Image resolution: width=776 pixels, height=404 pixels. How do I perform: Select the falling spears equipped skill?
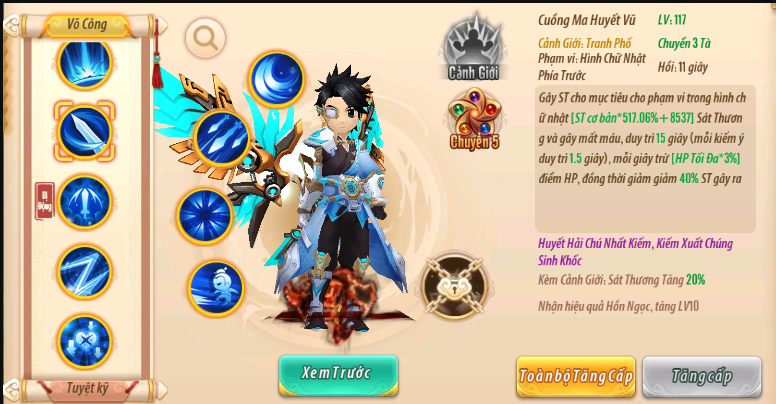coord(221,138)
